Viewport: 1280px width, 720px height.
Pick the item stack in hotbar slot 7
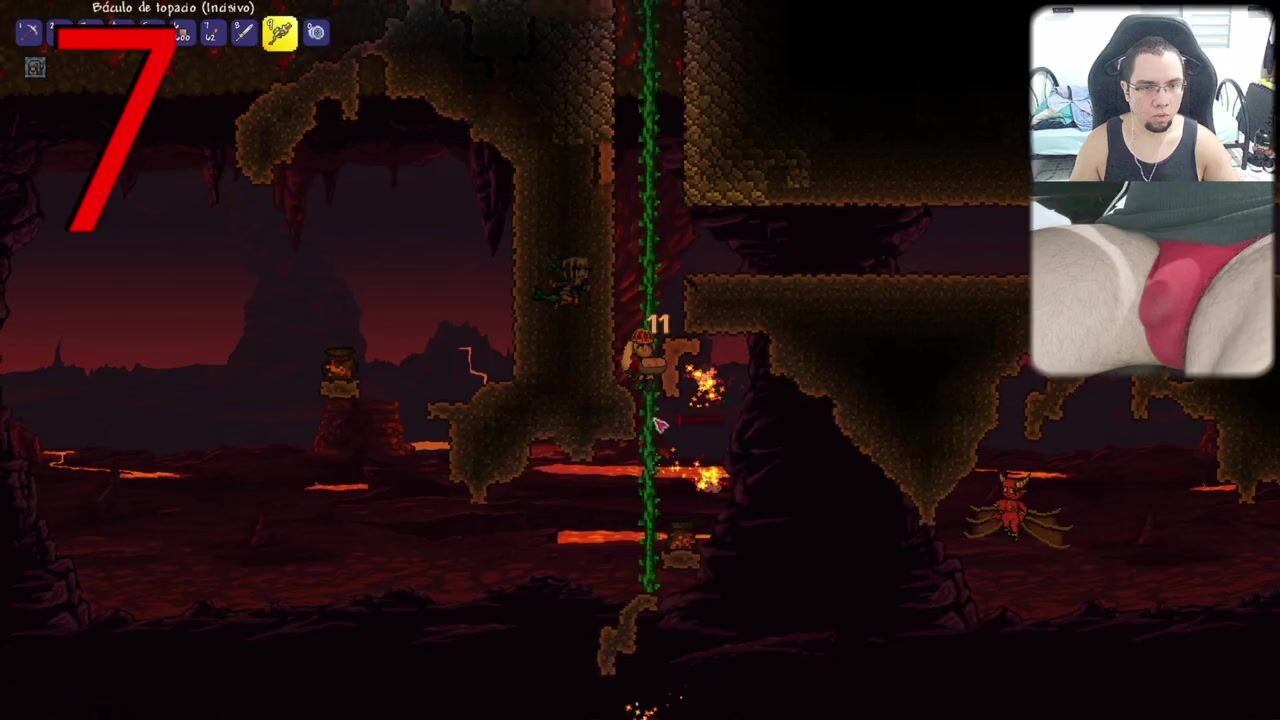pyautogui.click(x=213, y=33)
